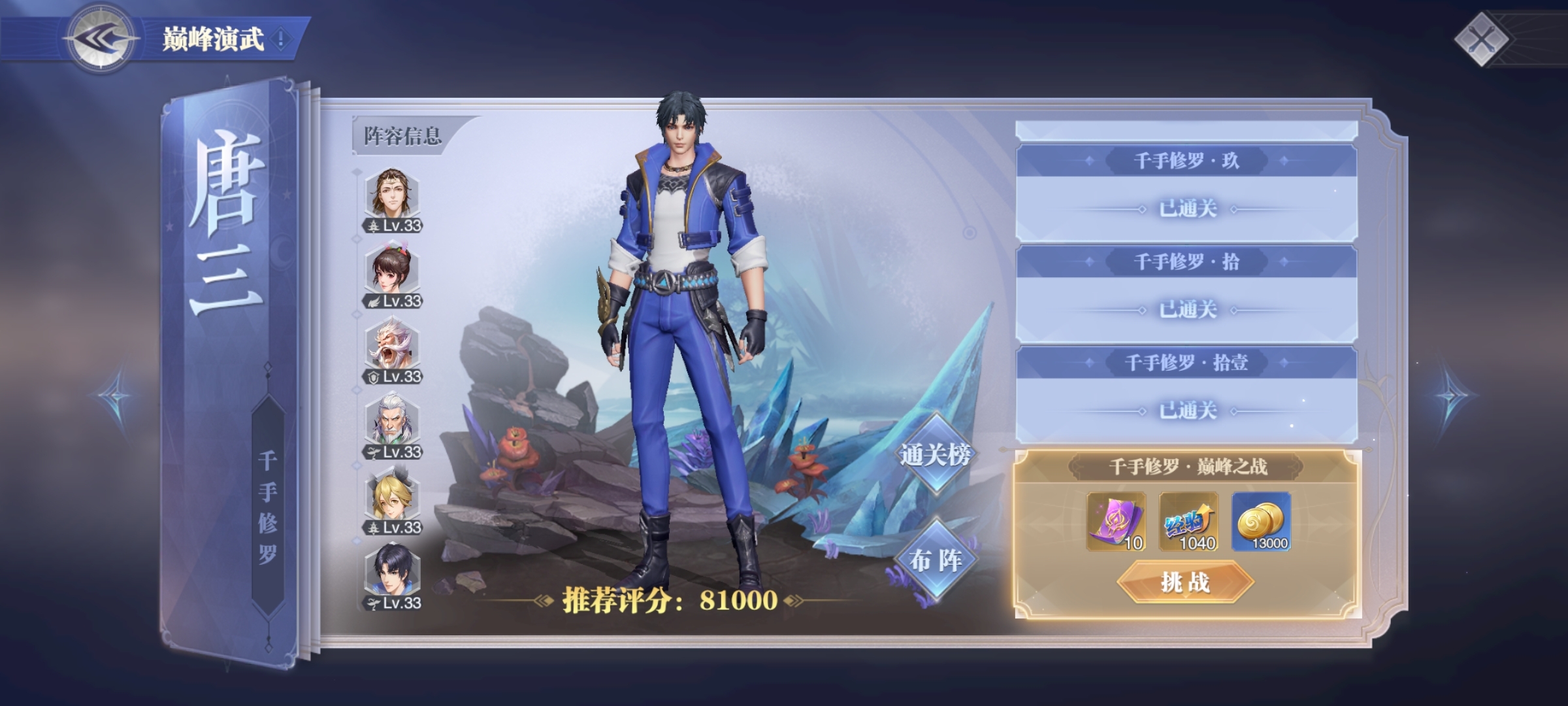Open the 布阵 formation setup
Image resolution: width=1568 pixels, height=706 pixels.
[935, 560]
